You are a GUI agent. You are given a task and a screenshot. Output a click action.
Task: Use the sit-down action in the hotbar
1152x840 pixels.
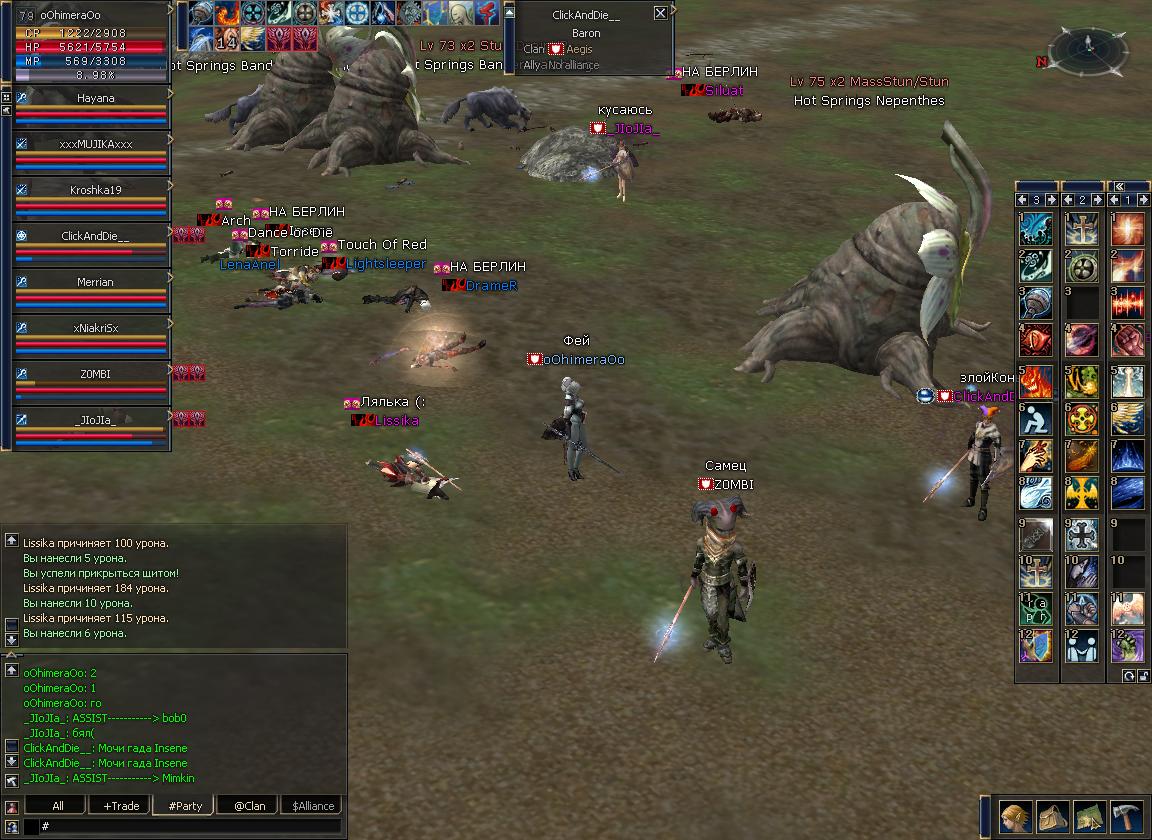1035,418
